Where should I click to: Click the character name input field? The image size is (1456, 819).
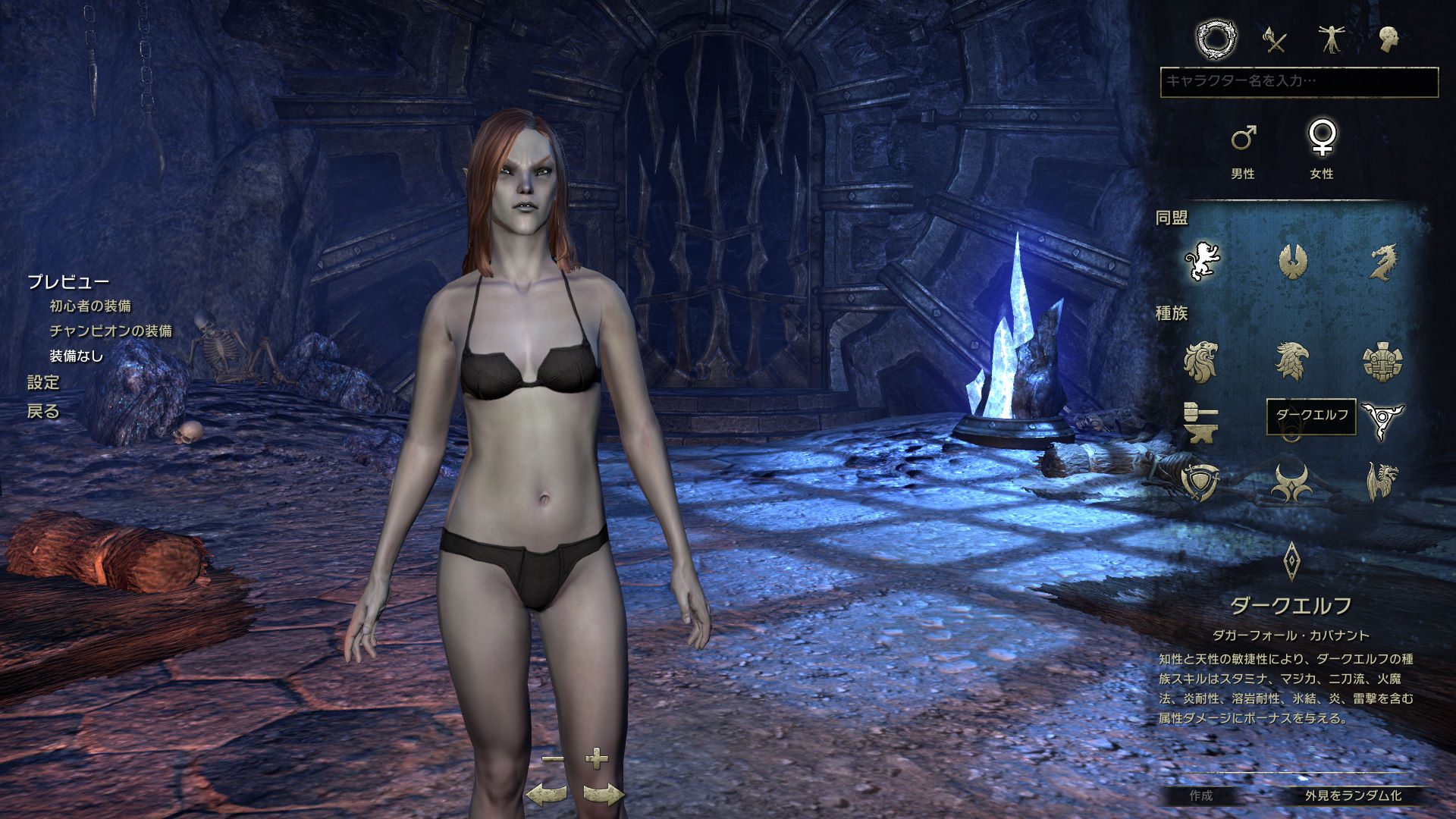[x=1298, y=81]
